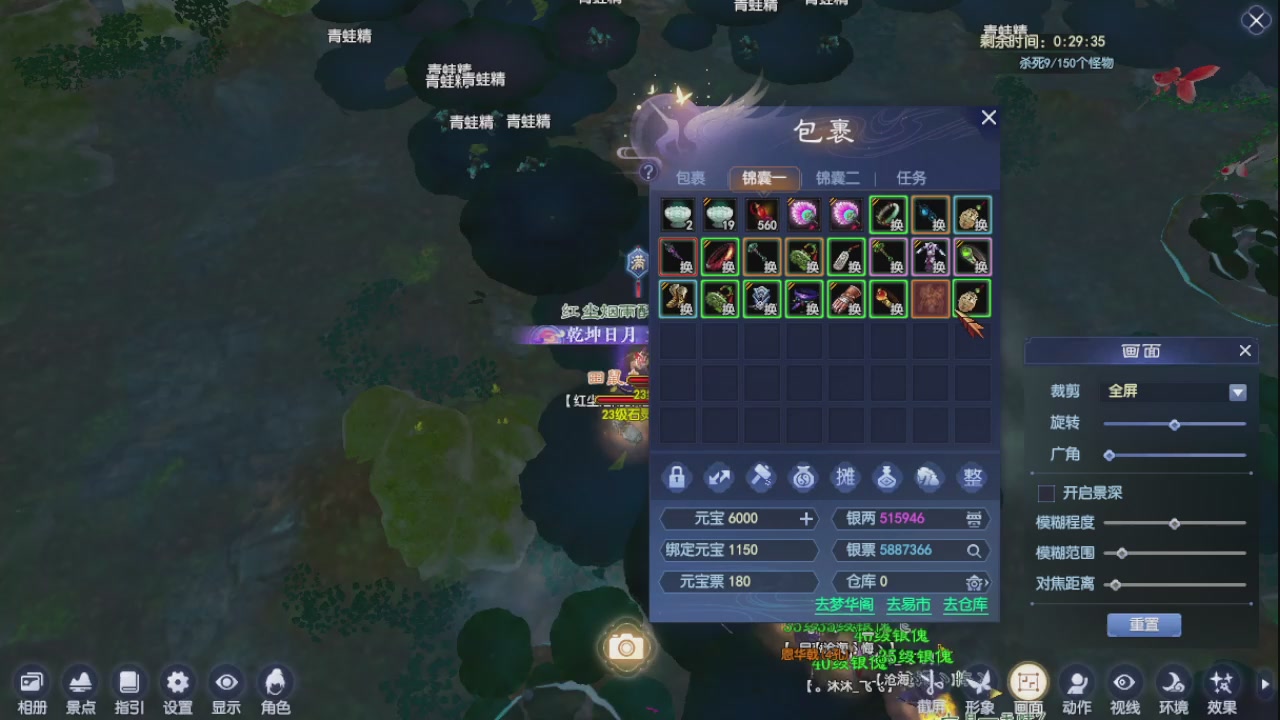Click the coin pouch icon in bag toolbar

pyautogui.click(x=803, y=478)
